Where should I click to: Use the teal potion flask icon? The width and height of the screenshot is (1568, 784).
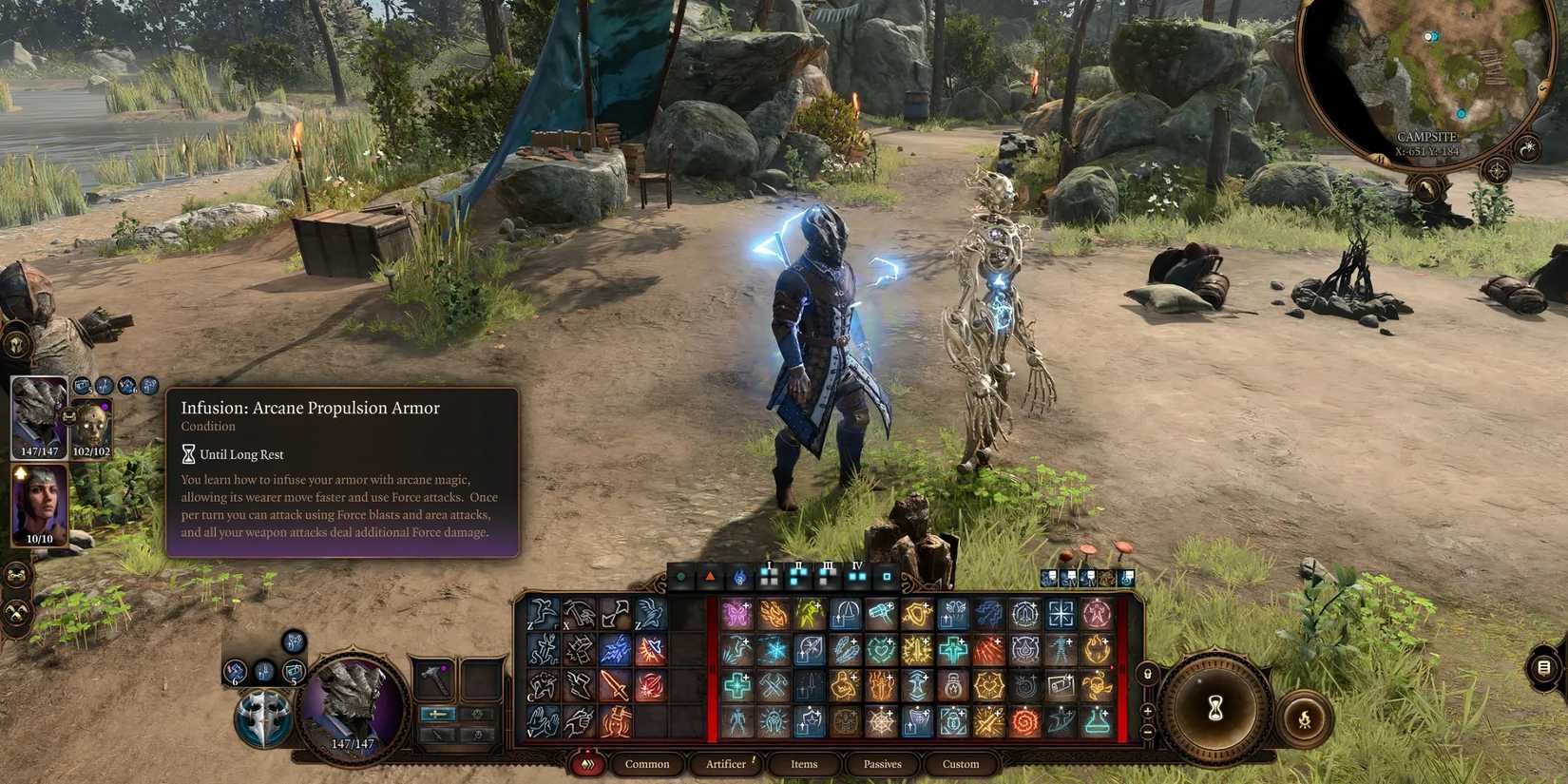pyautogui.click(x=1096, y=721)
